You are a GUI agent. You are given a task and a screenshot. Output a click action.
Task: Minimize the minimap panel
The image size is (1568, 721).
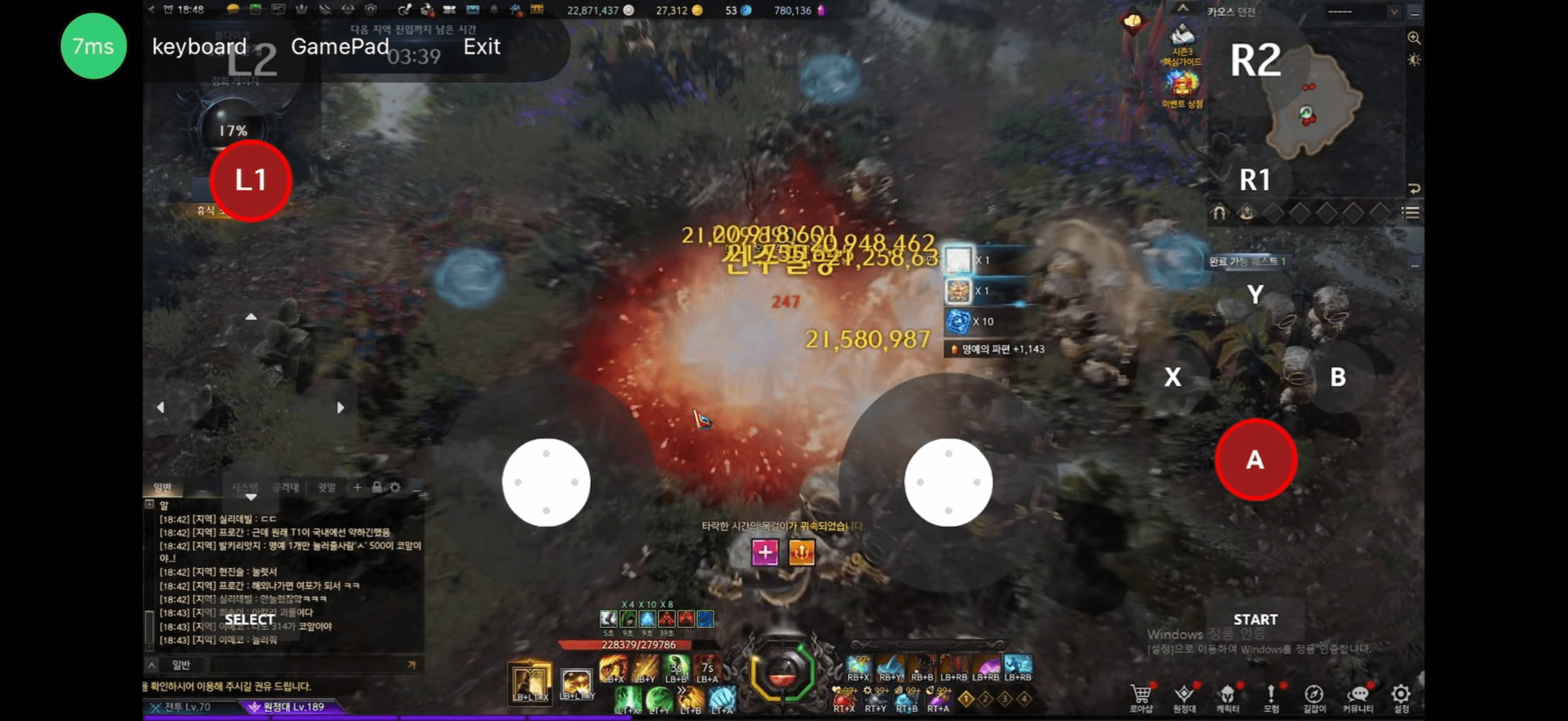click(1414, 13)
